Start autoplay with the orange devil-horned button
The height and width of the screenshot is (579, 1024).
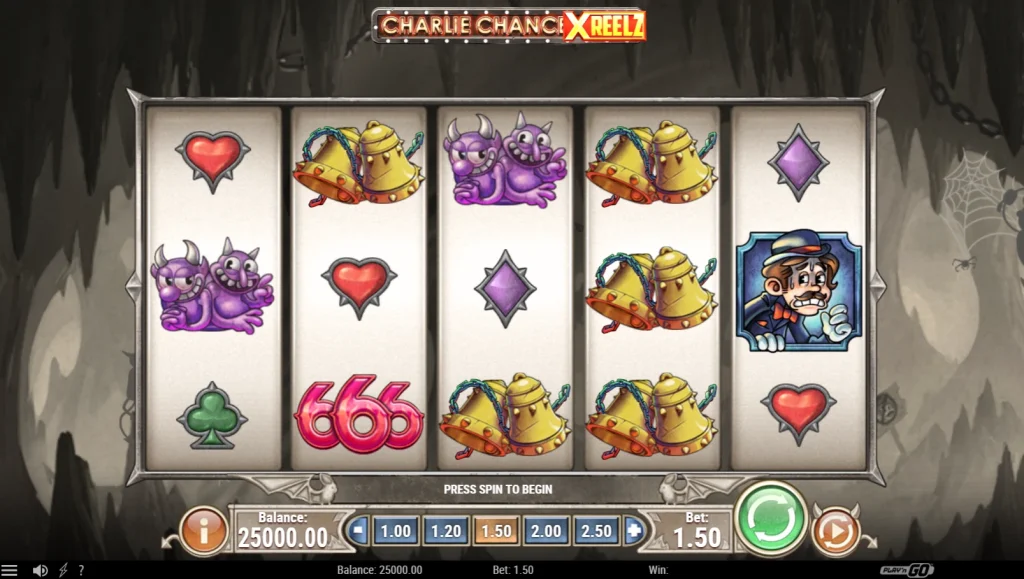tap(835, 531)
